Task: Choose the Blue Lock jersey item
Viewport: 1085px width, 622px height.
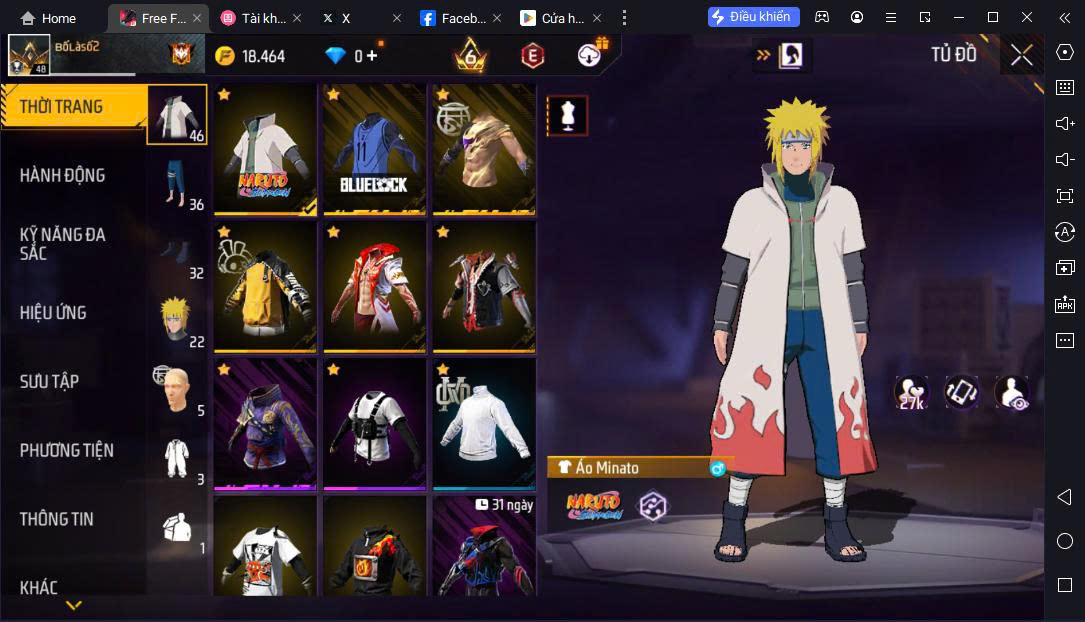Action: (374, 149)
